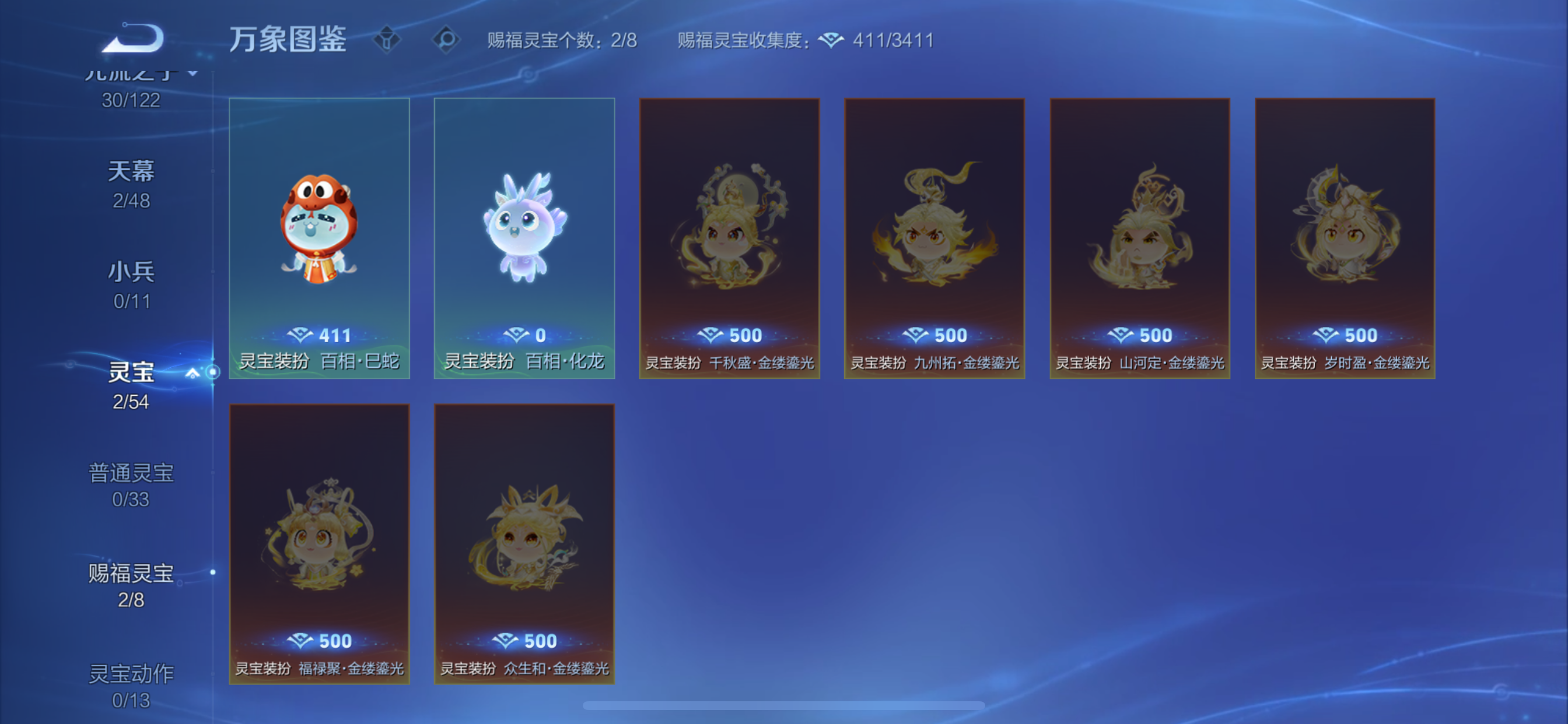
Task: Toggle selection of the 百相·化龙 card
Action: 524,237
